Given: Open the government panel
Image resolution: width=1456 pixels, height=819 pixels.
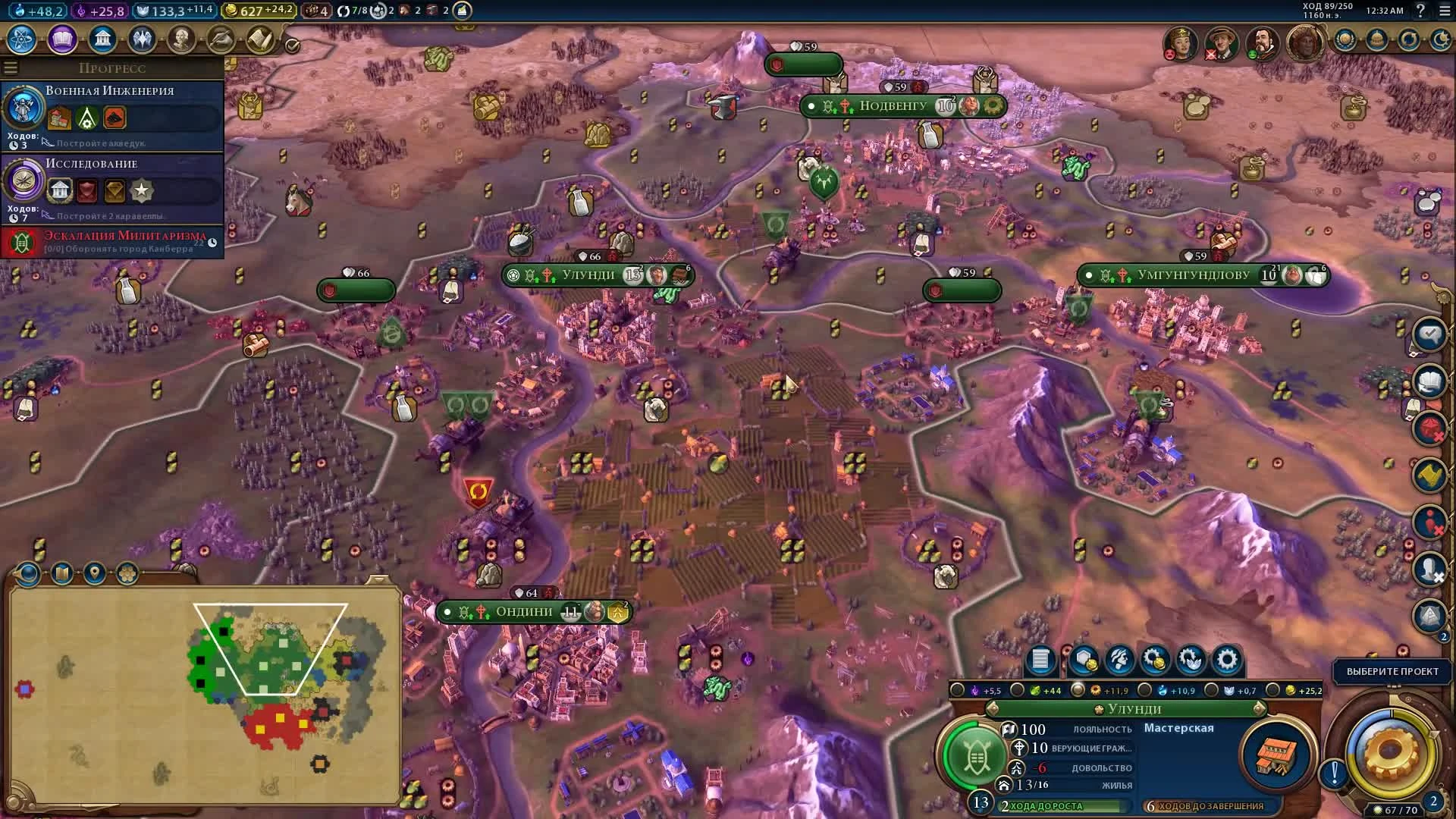Looking at the screenshot, I should click(102, 39).
